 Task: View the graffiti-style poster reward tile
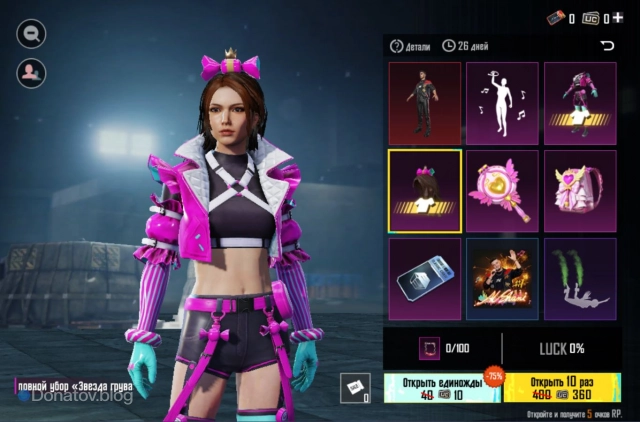pos(502,279)
